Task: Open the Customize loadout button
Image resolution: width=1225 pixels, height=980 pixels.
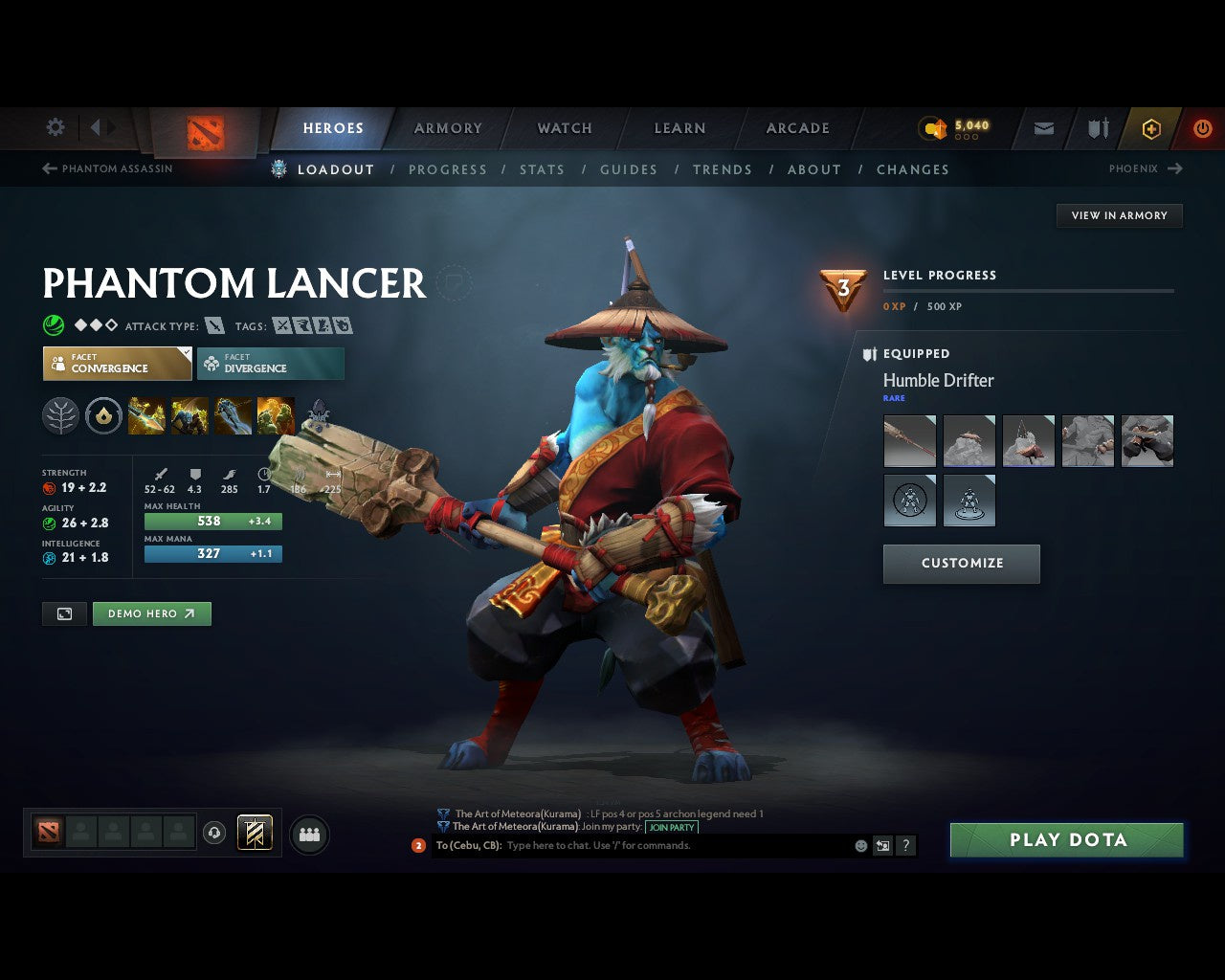Action: click(961, 564)
